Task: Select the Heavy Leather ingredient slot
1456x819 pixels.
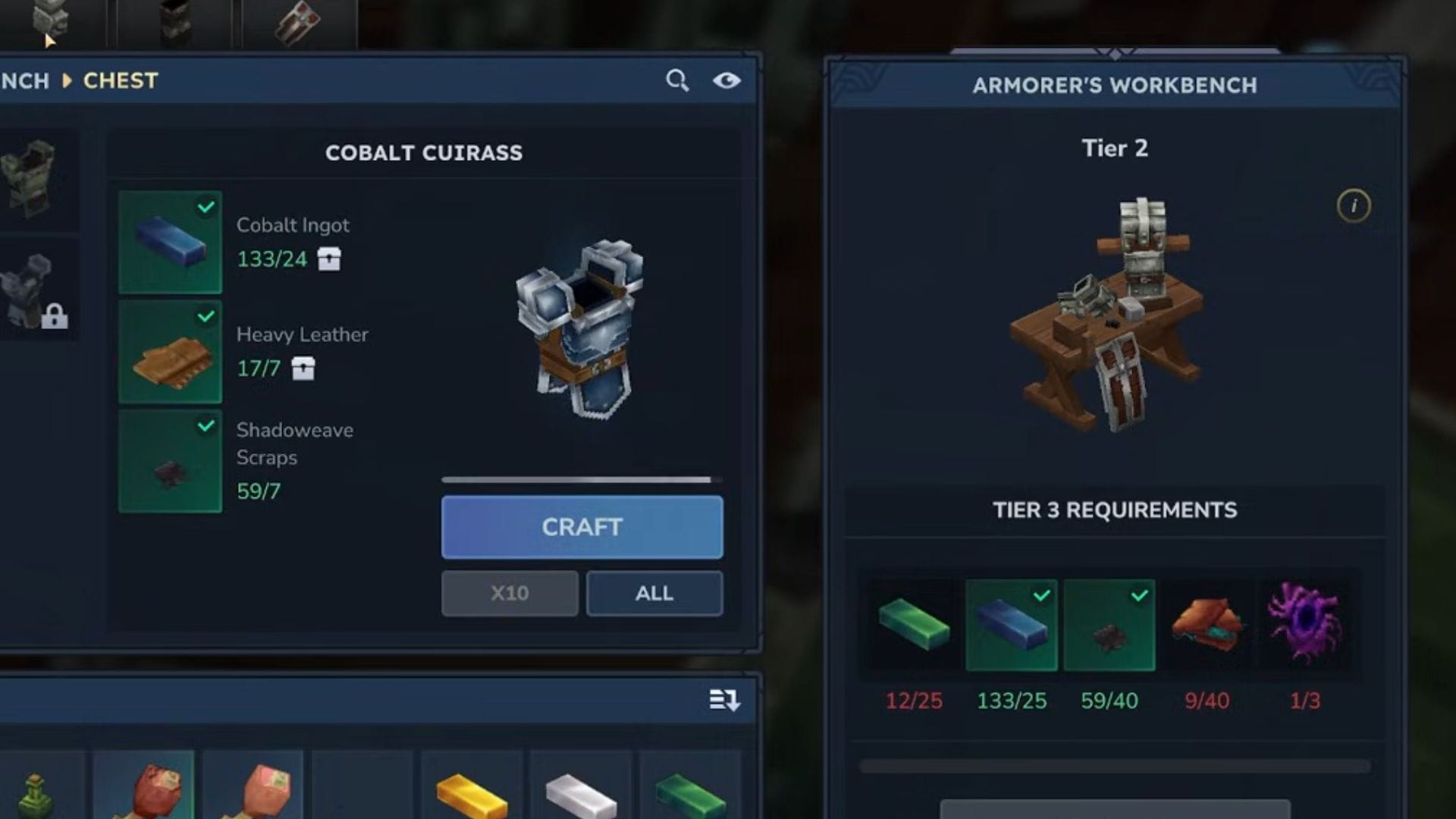Action: point(171,352)
